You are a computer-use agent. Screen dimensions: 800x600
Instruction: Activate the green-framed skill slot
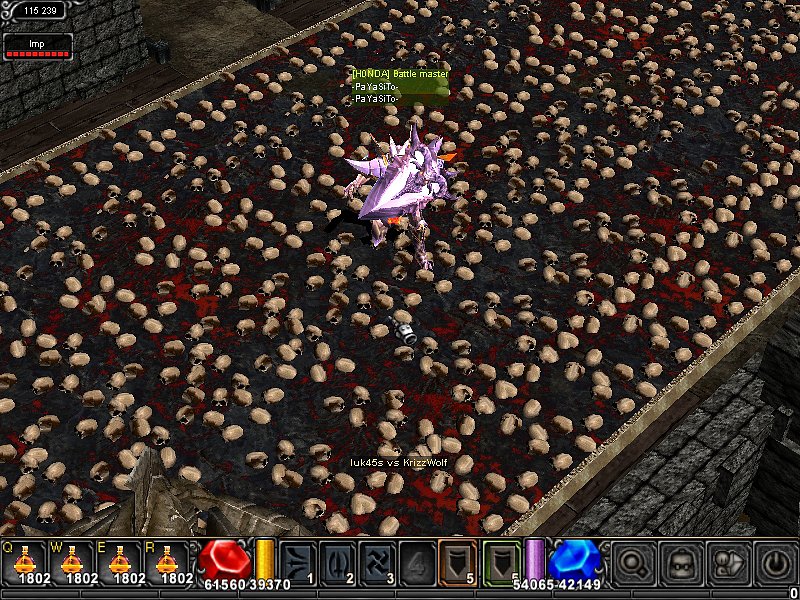tap(501, 562)
